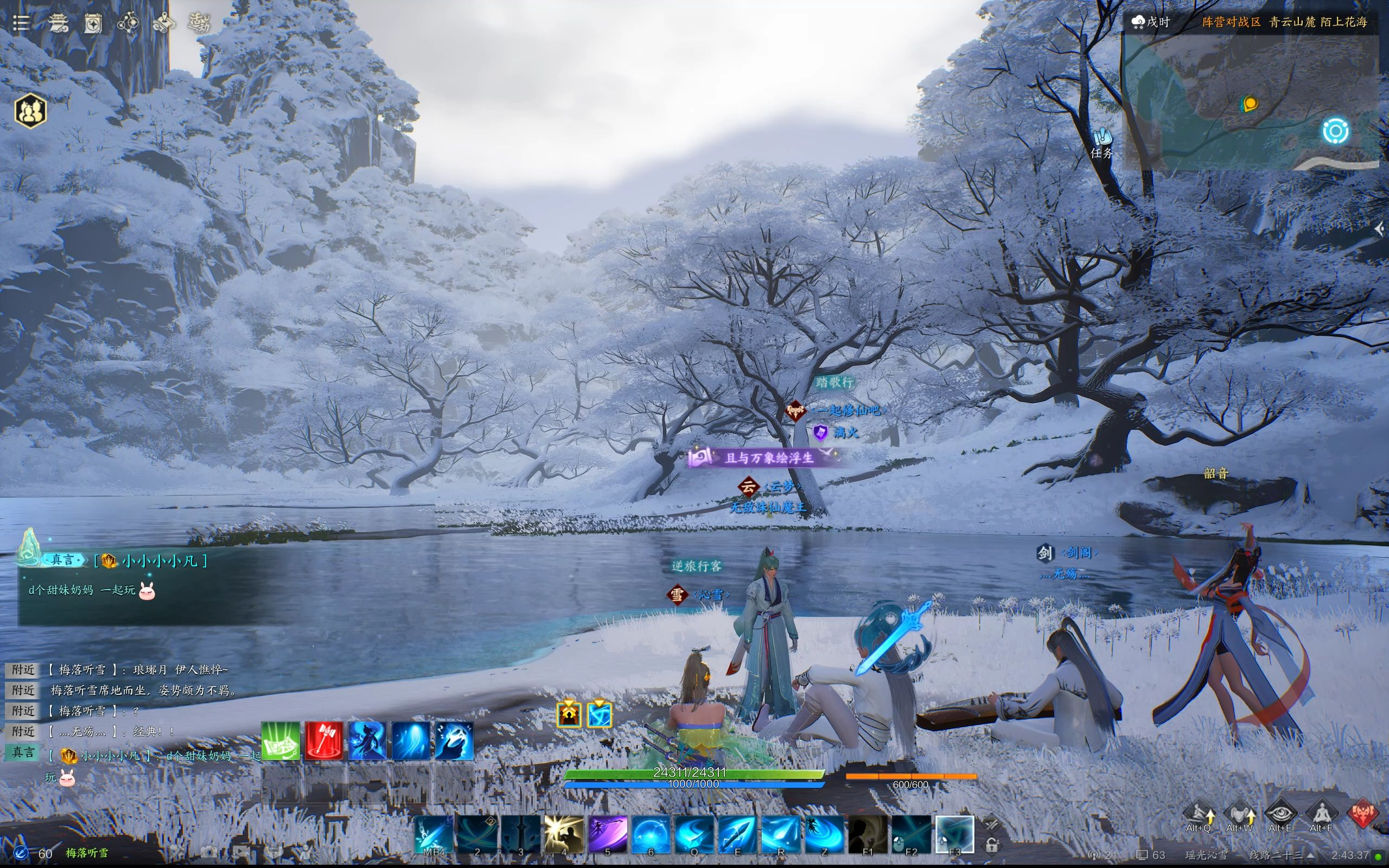Activate the blue orb skill in slot 6
Screen dimensions: 1389x868
point(651,834)
